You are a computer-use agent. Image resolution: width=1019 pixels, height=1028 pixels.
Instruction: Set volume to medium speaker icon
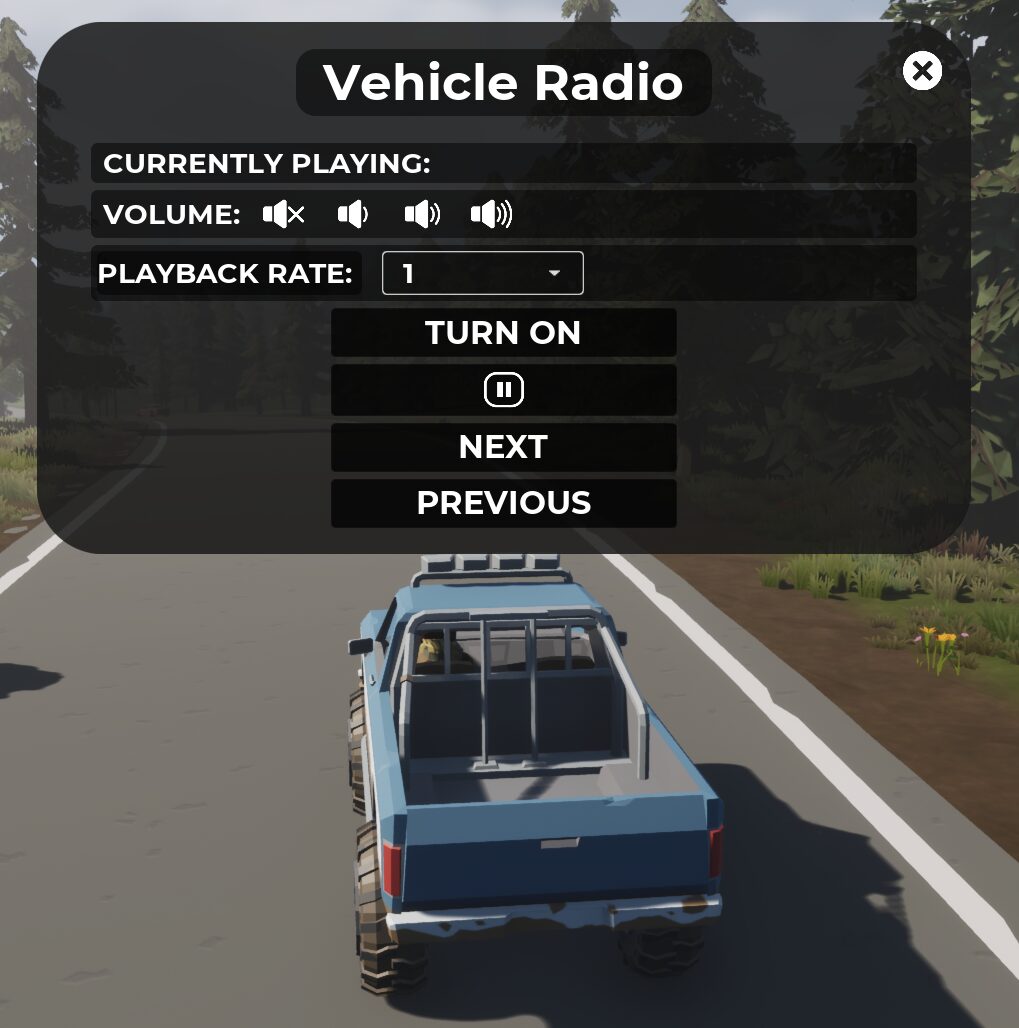click(x=422, y=214)
